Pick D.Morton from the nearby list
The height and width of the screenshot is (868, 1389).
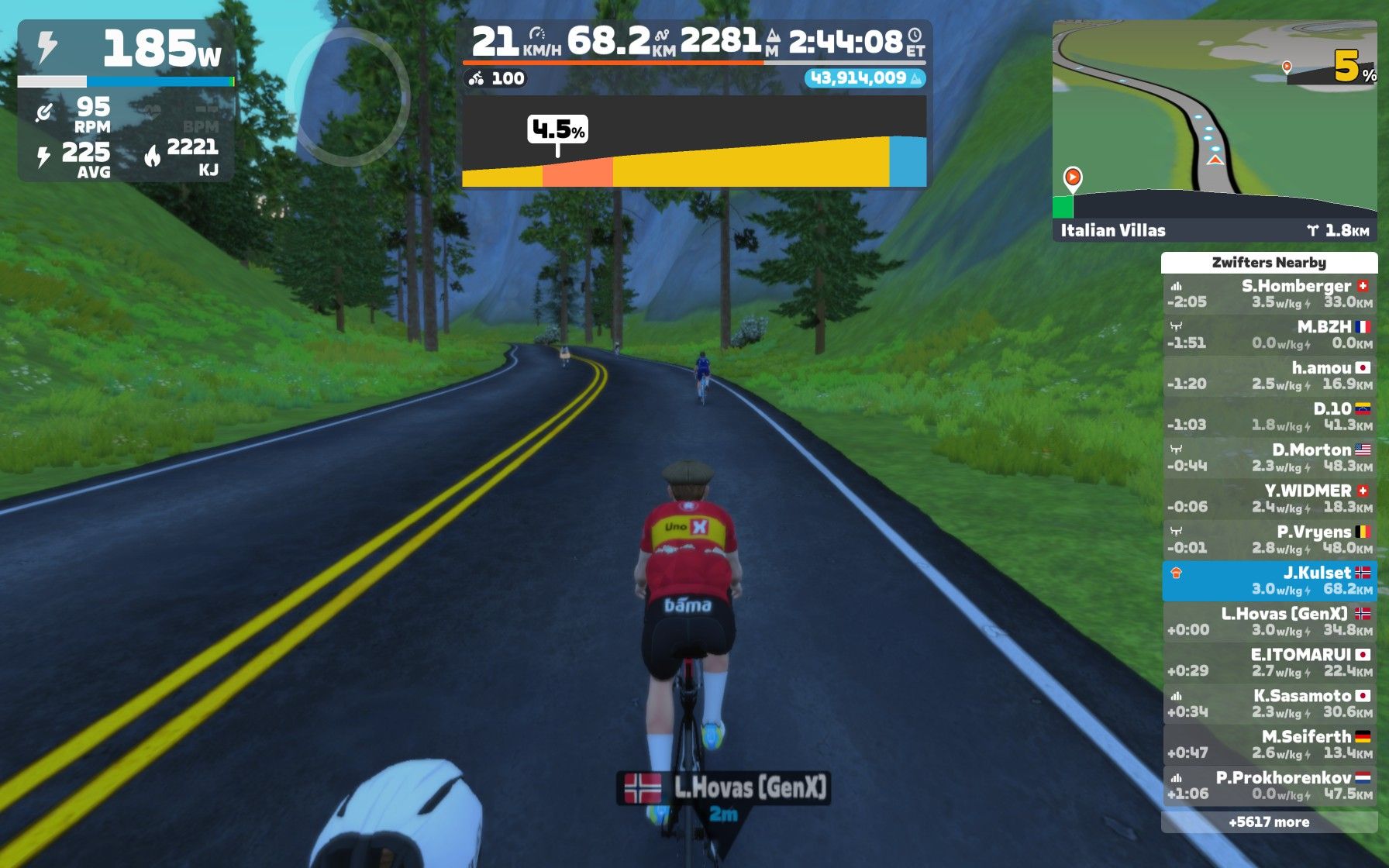tap(1269, 458)
